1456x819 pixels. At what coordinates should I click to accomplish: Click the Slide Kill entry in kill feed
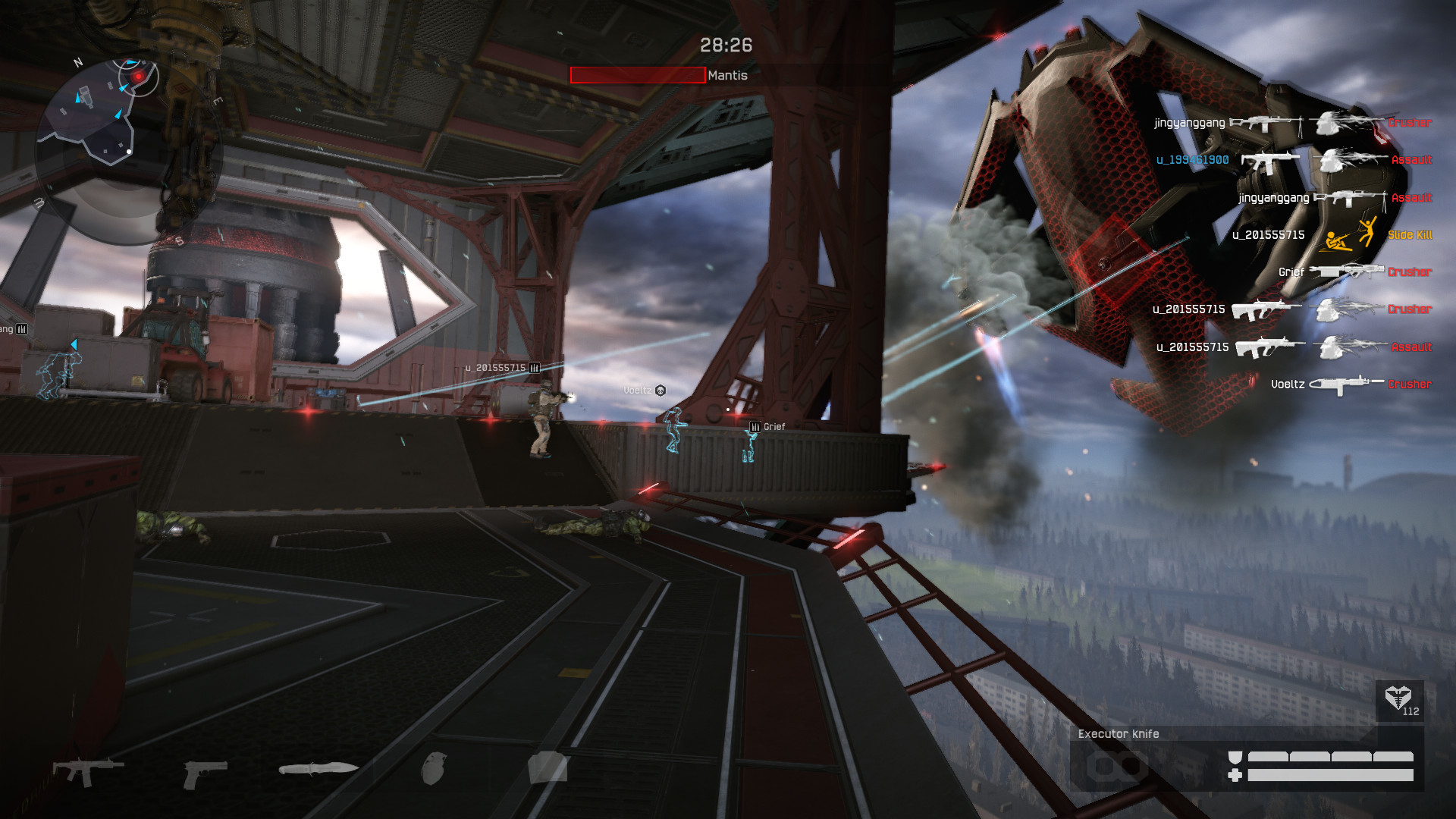point(1409,235)
